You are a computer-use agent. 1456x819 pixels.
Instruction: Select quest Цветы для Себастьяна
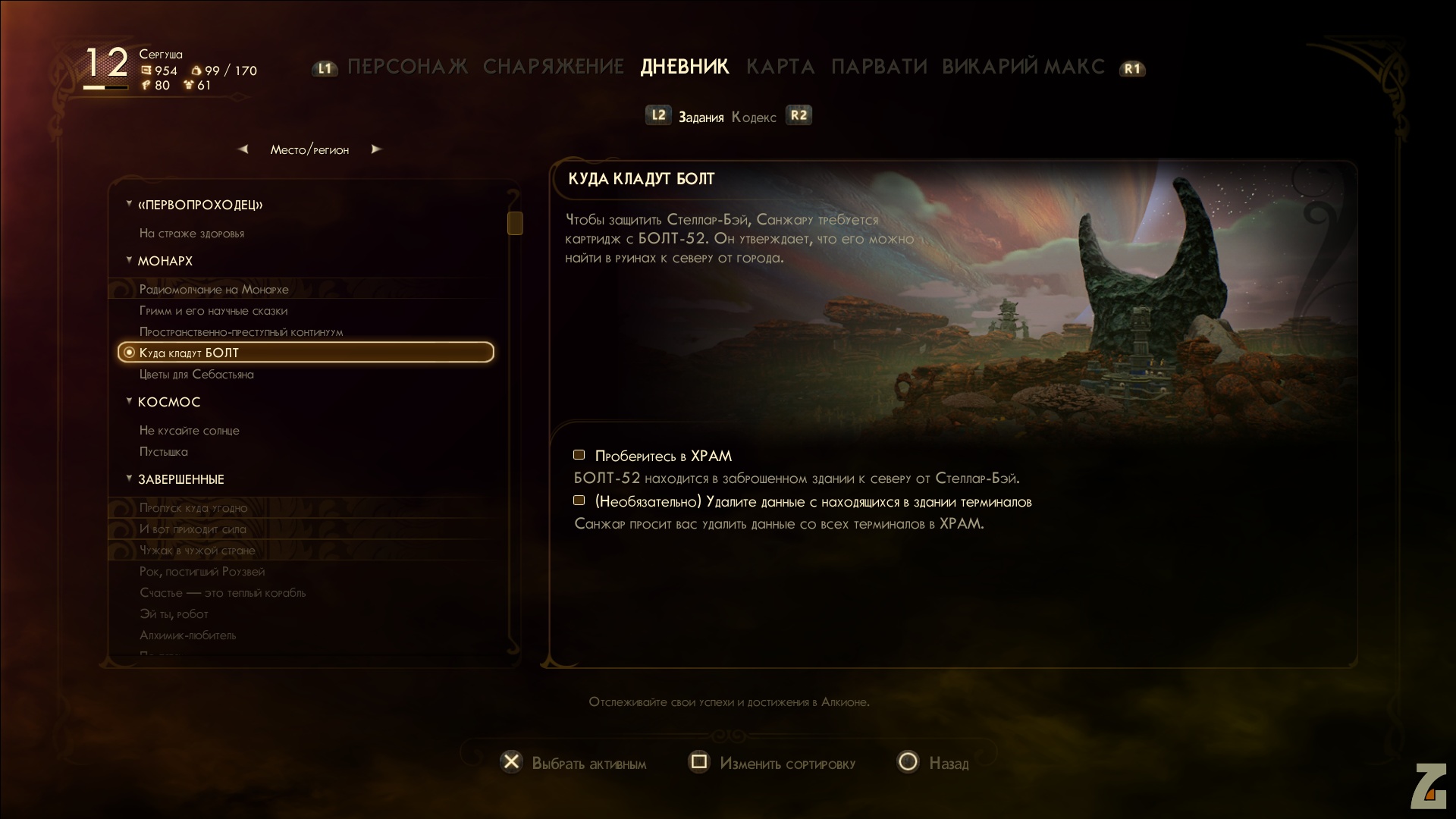tap(196, 375)
